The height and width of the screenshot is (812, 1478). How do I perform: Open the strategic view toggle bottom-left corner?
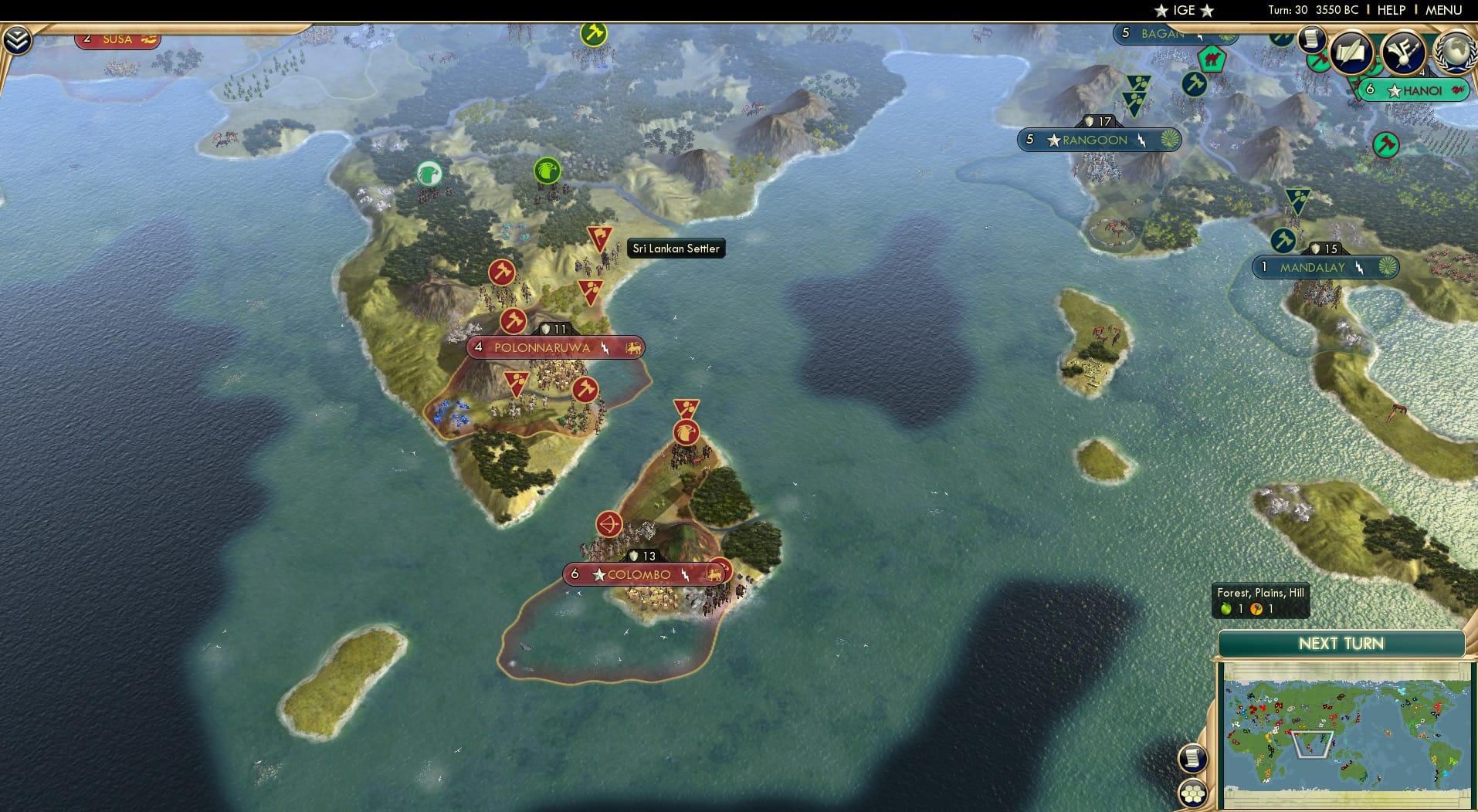[x=1192, y=793]
